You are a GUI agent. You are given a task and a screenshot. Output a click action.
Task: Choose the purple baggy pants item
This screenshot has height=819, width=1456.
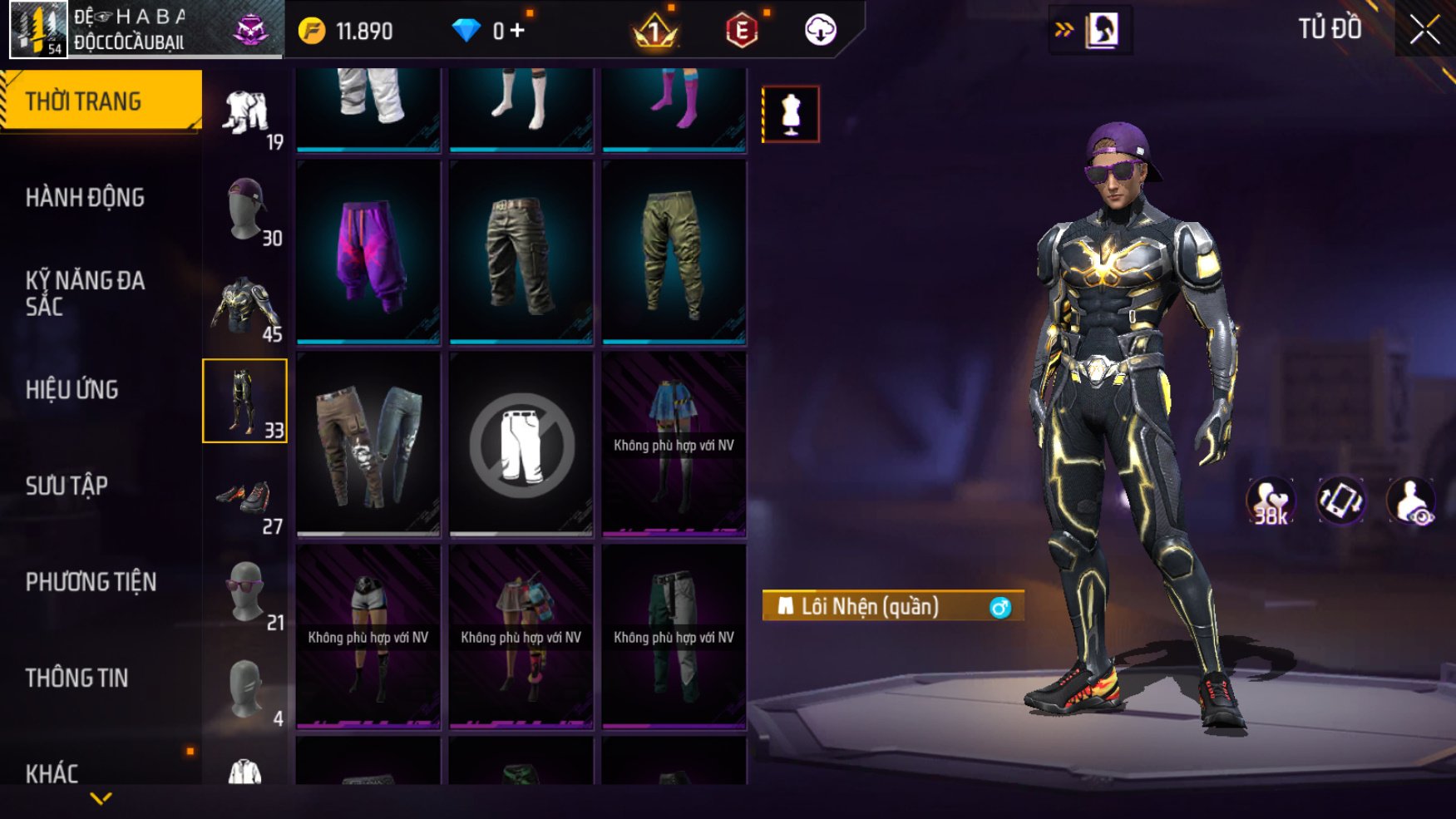(x=368, y=252)
